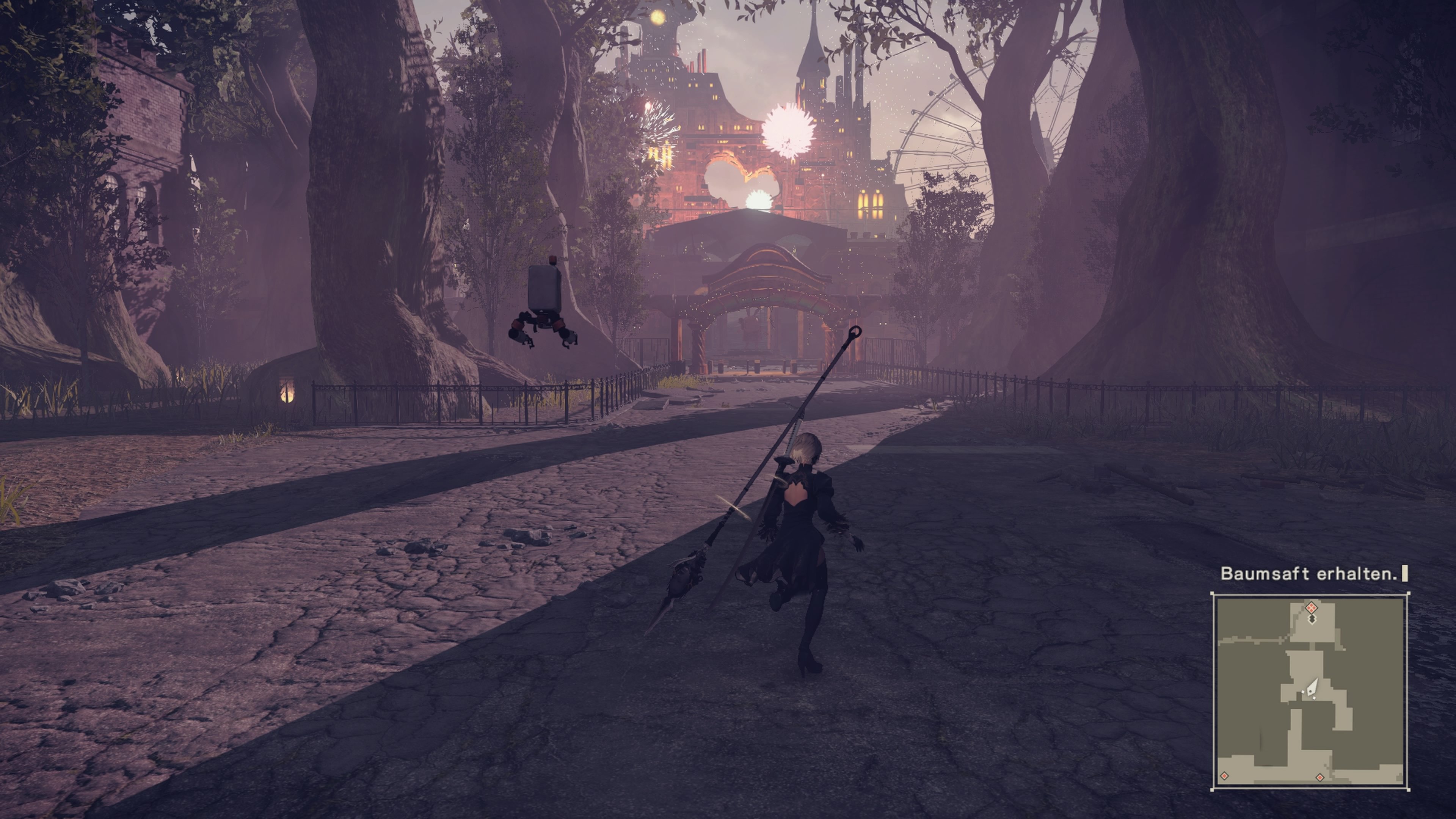Click the white objective dot beside the player arrow
This screenshot has width=1456, height=819.
click(x=1303, y=692)
